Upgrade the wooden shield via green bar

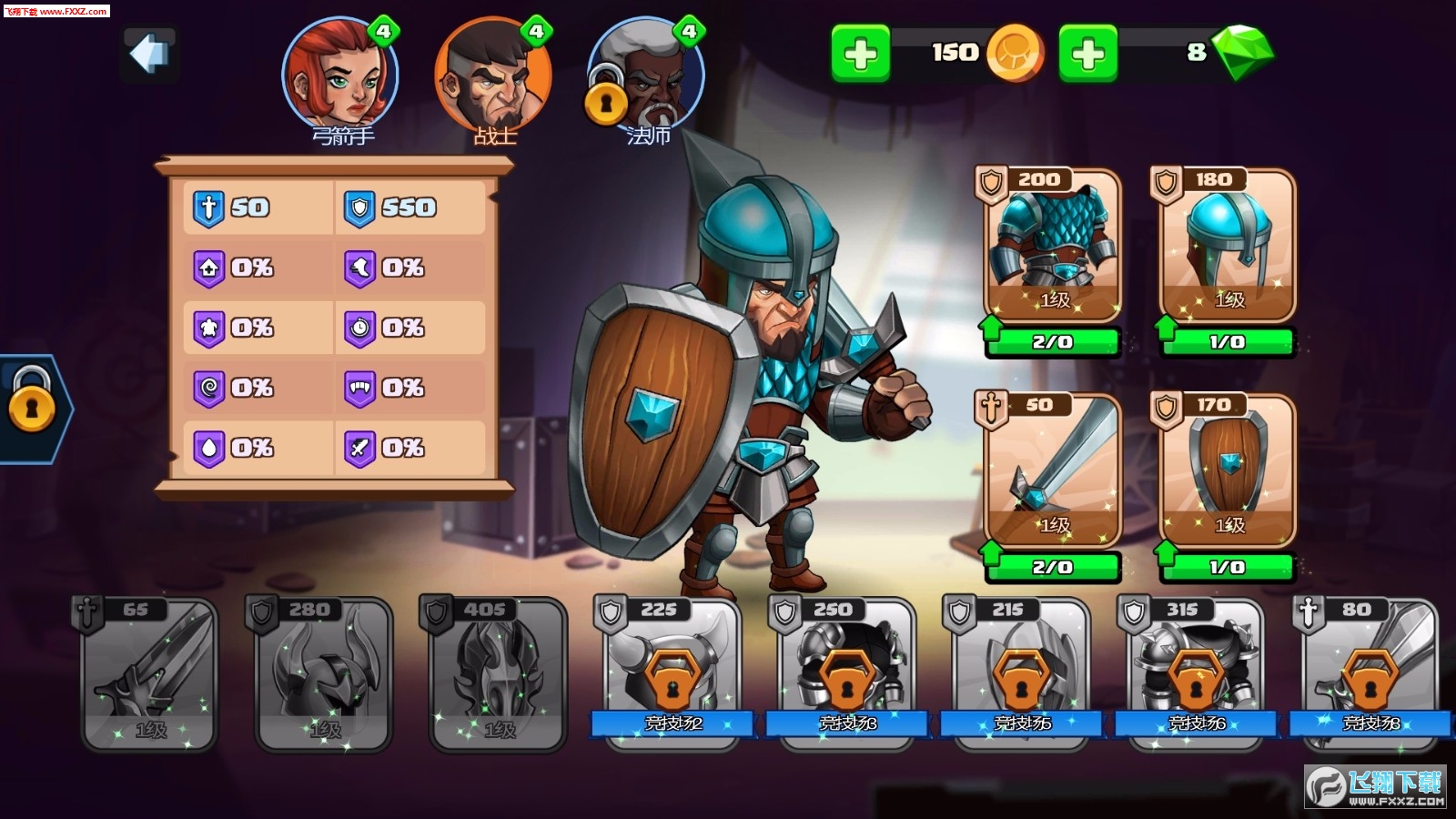coord(1228,568)
